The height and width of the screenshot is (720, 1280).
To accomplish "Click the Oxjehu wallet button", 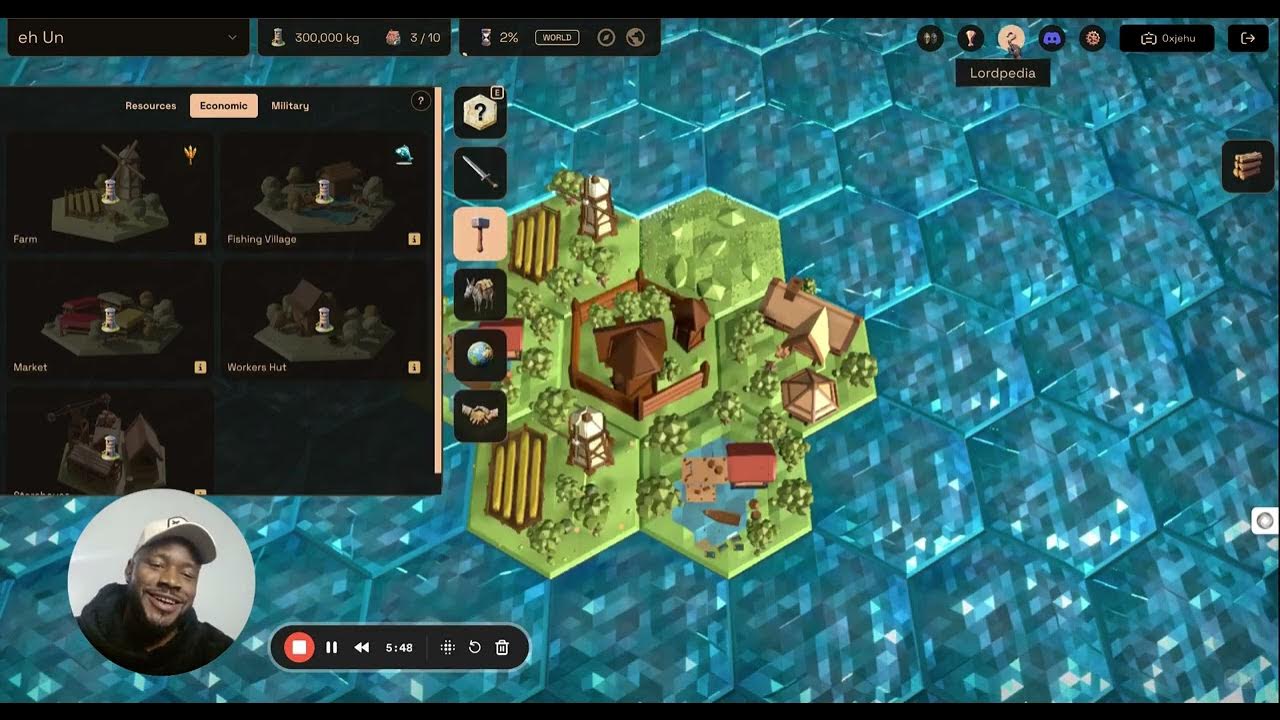I will pos(1167,38).
